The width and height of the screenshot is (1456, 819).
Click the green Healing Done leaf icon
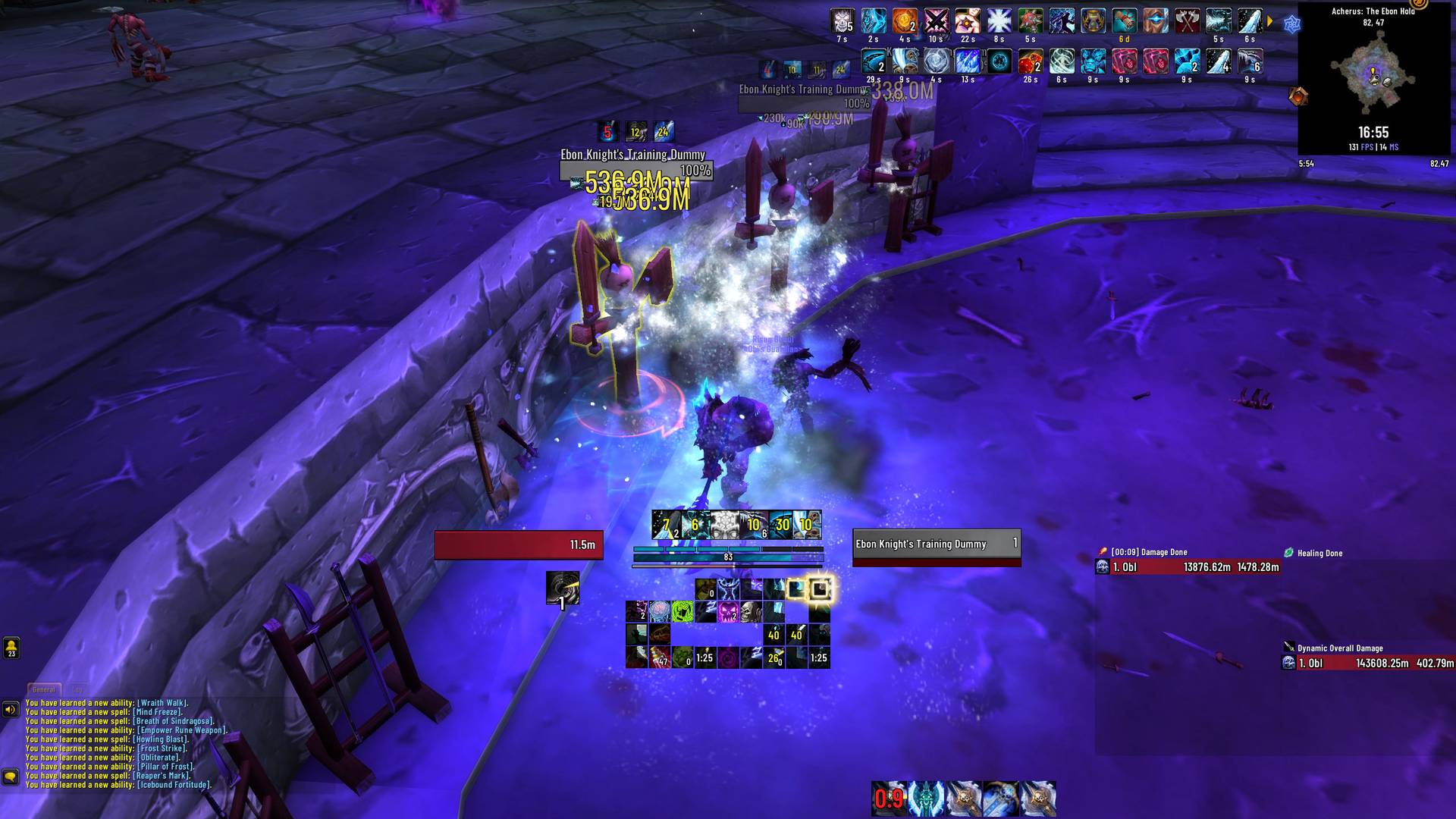[1288, 553]
